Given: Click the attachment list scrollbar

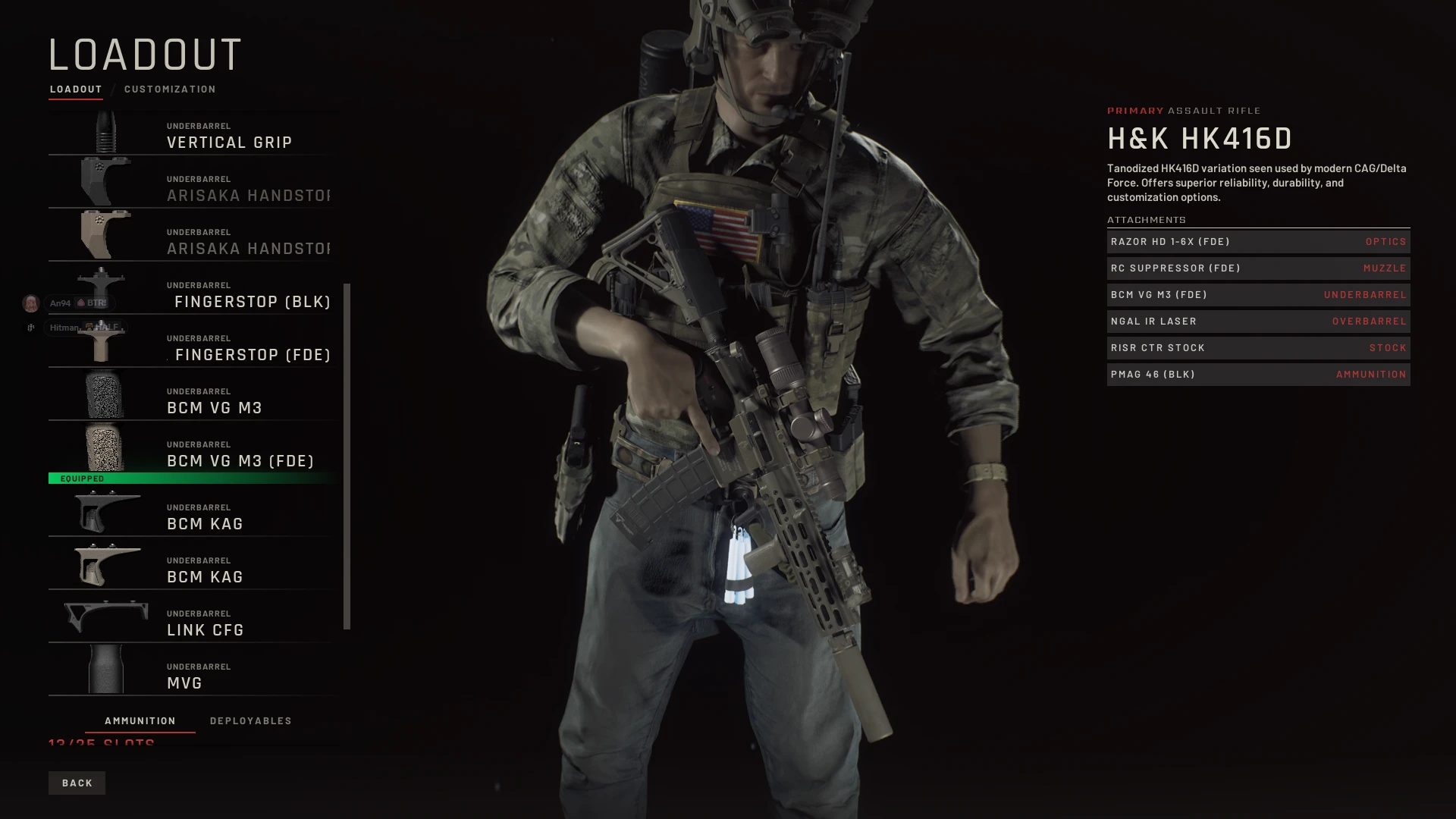Looking at the screenshot, I should pyautogui.click(x=347, y=455).
